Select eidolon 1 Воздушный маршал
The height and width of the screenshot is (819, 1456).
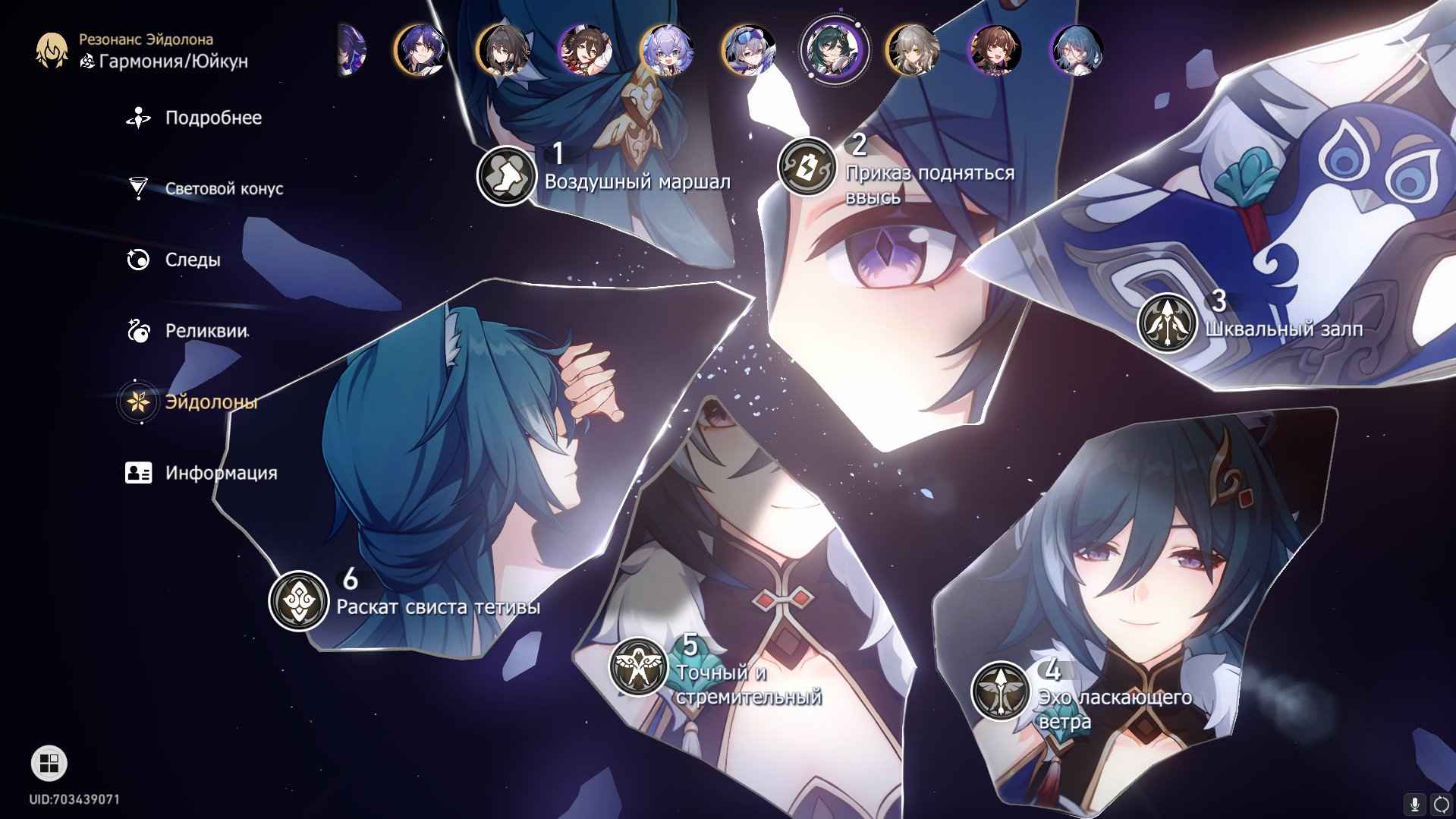506,176
